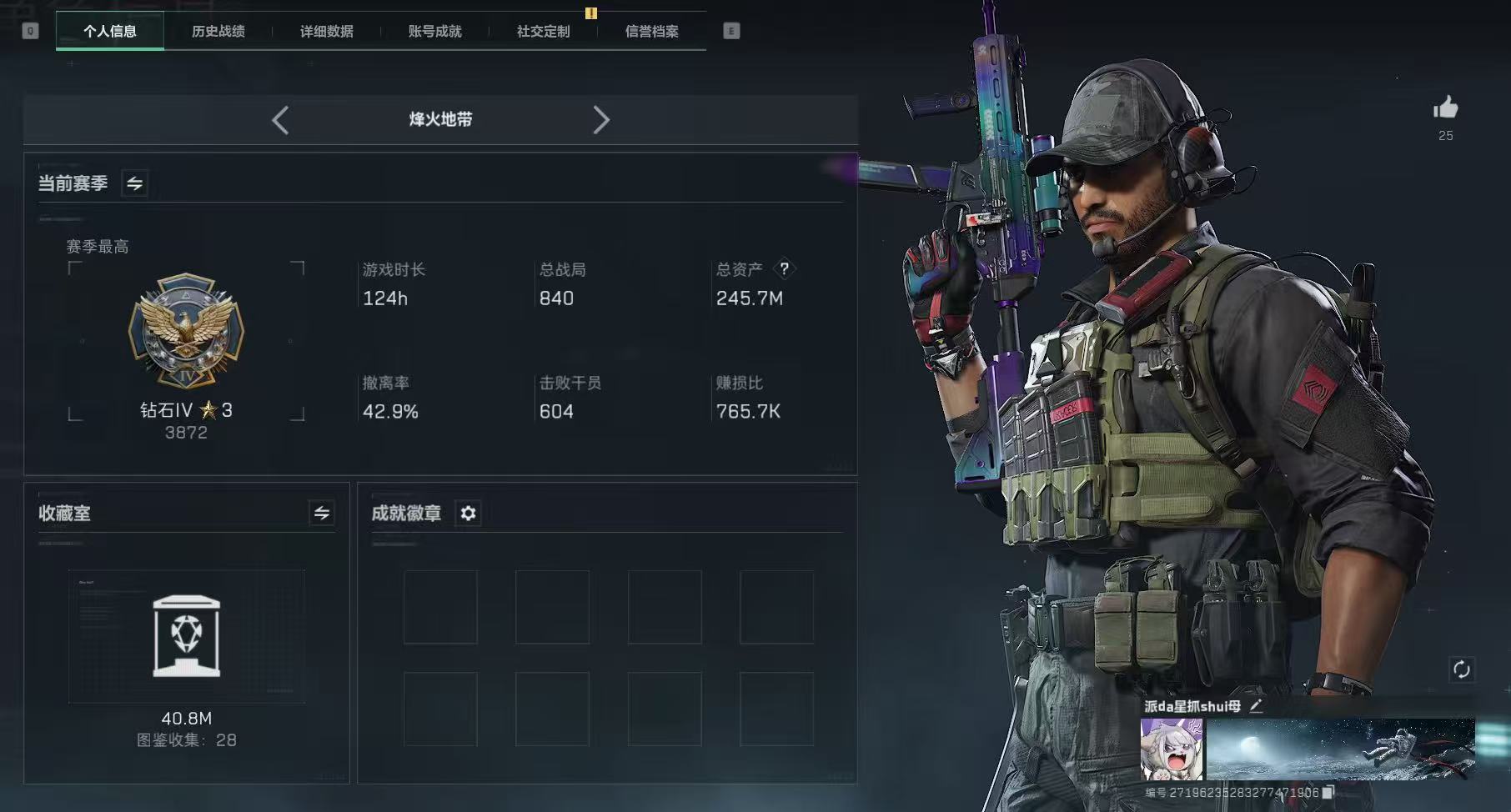The height and width of the screenshot is (812, 1511).
Task: Switch to the 个人信息 tab
Action: (110, 32)
